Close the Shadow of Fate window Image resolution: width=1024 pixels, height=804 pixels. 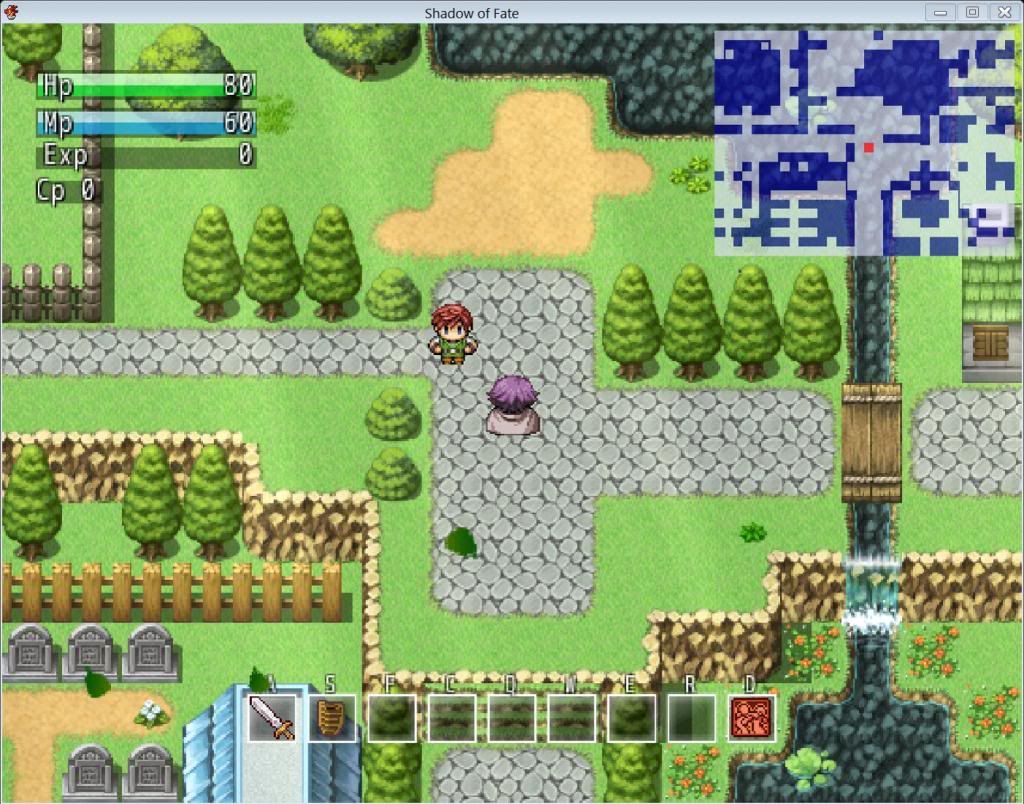click(x=1001, y=12)
